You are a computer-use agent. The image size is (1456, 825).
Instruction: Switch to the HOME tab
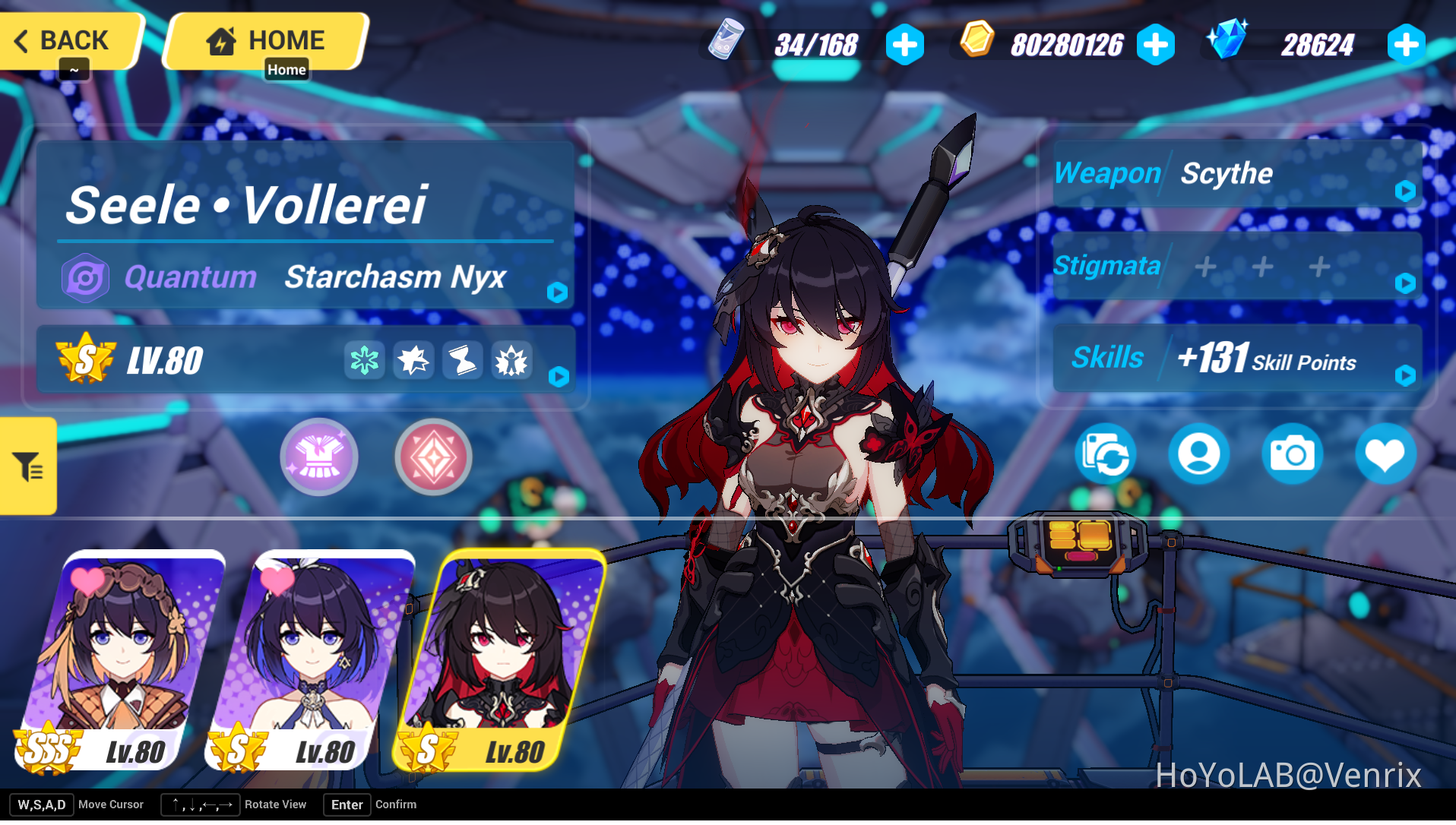tap(267, 40)
